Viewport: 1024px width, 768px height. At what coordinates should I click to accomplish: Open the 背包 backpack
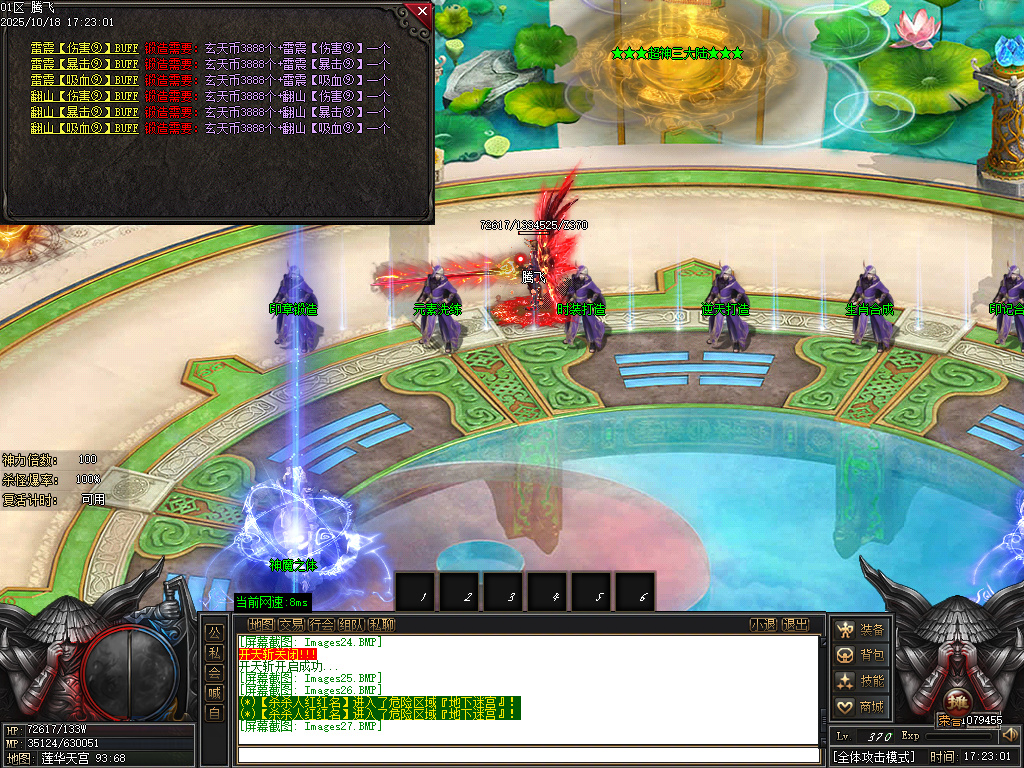click(861, 655)
